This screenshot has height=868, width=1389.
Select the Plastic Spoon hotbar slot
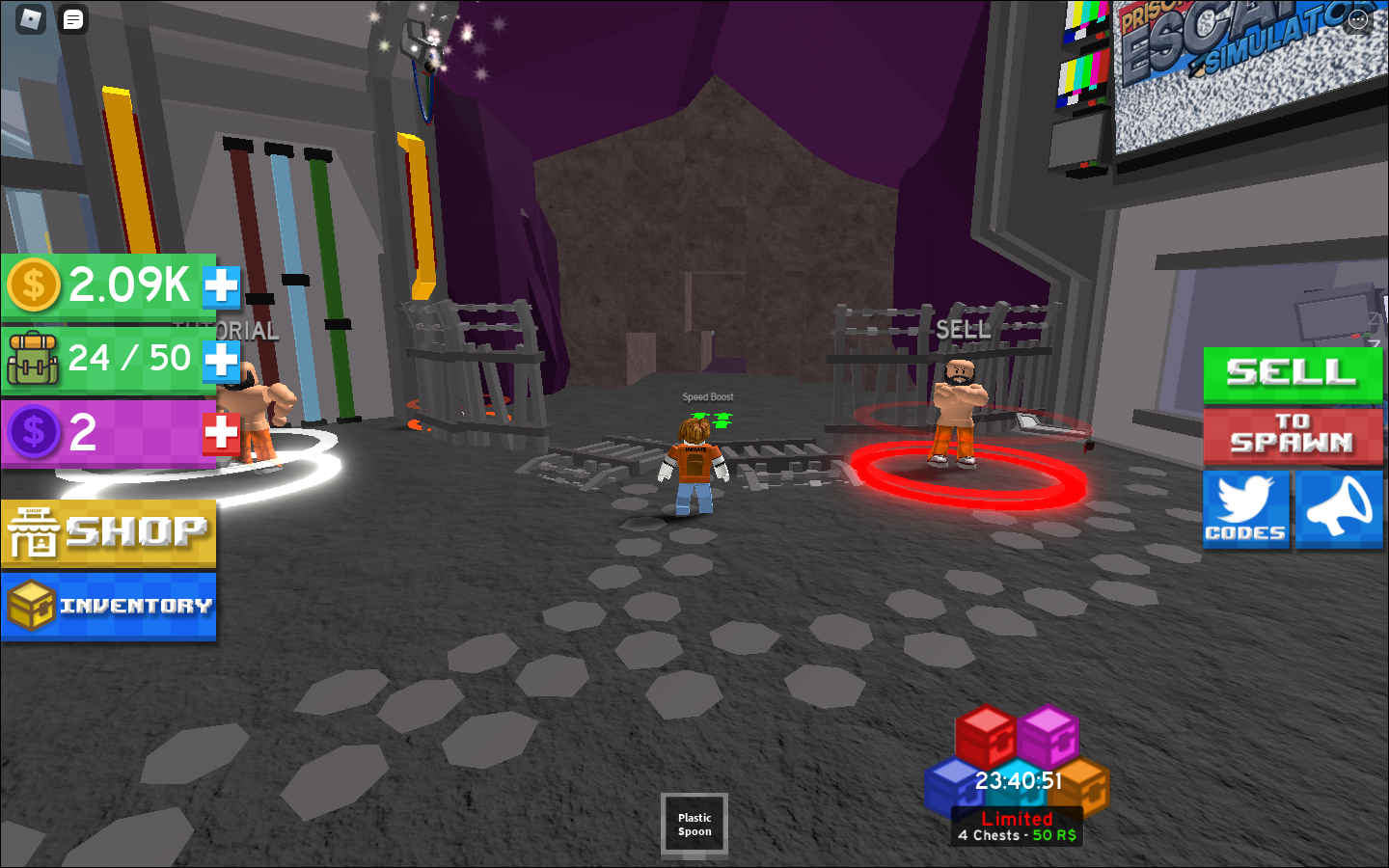pyautogui.click(x=694, y=824)
